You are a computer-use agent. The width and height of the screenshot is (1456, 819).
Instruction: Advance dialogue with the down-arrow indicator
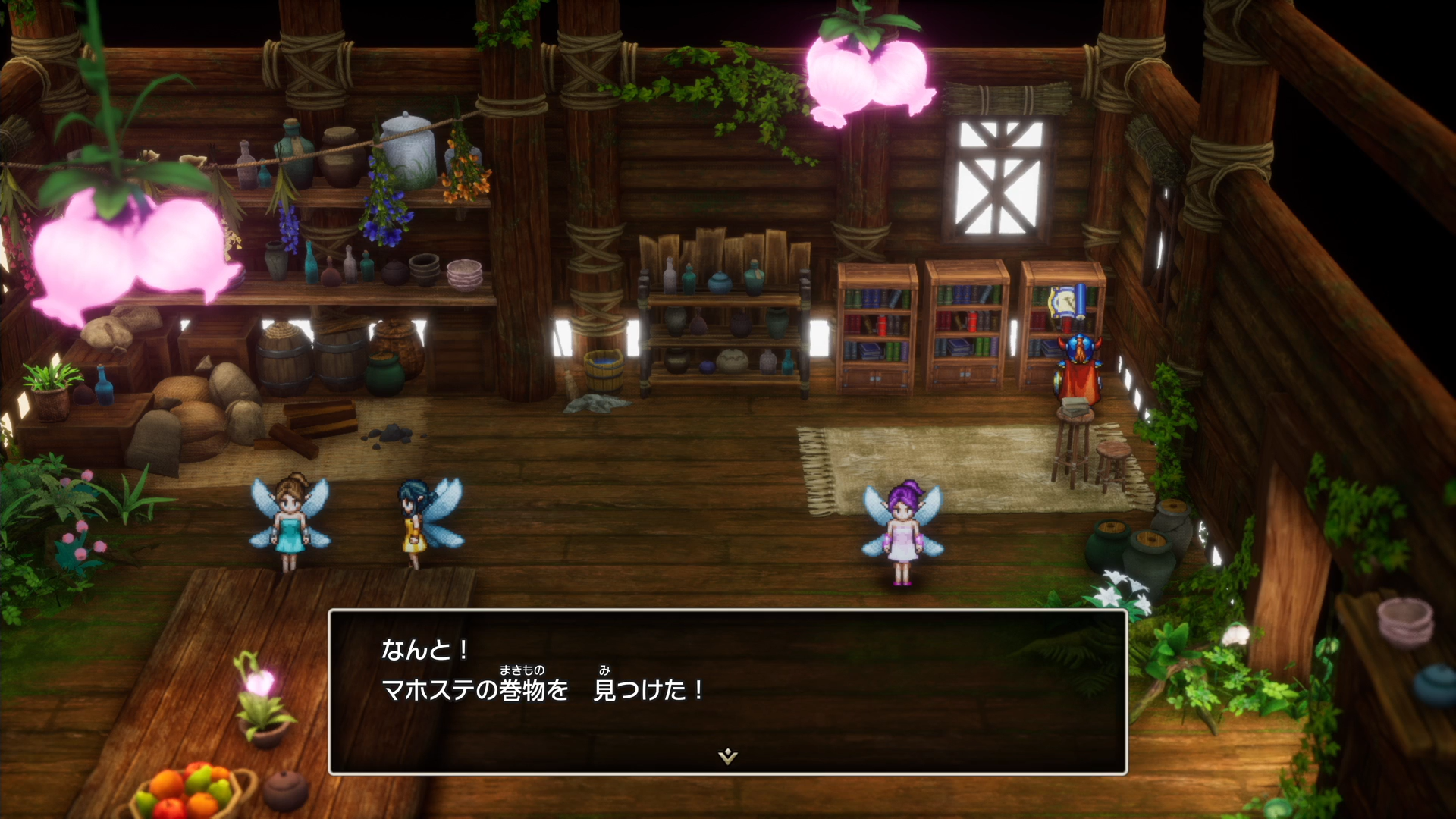pos(727,756)
